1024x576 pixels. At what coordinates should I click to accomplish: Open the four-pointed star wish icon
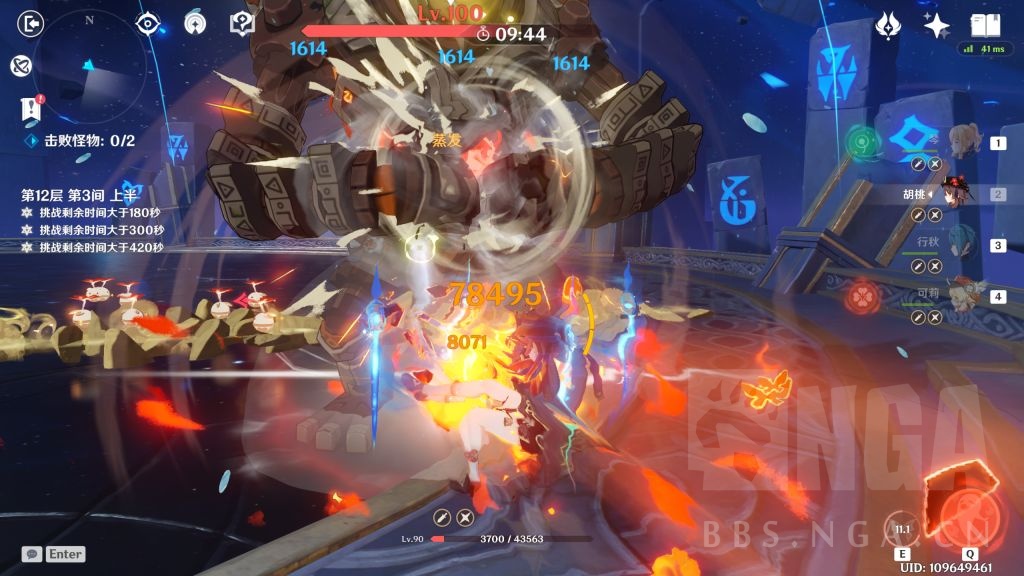click(x=937, y=26)
